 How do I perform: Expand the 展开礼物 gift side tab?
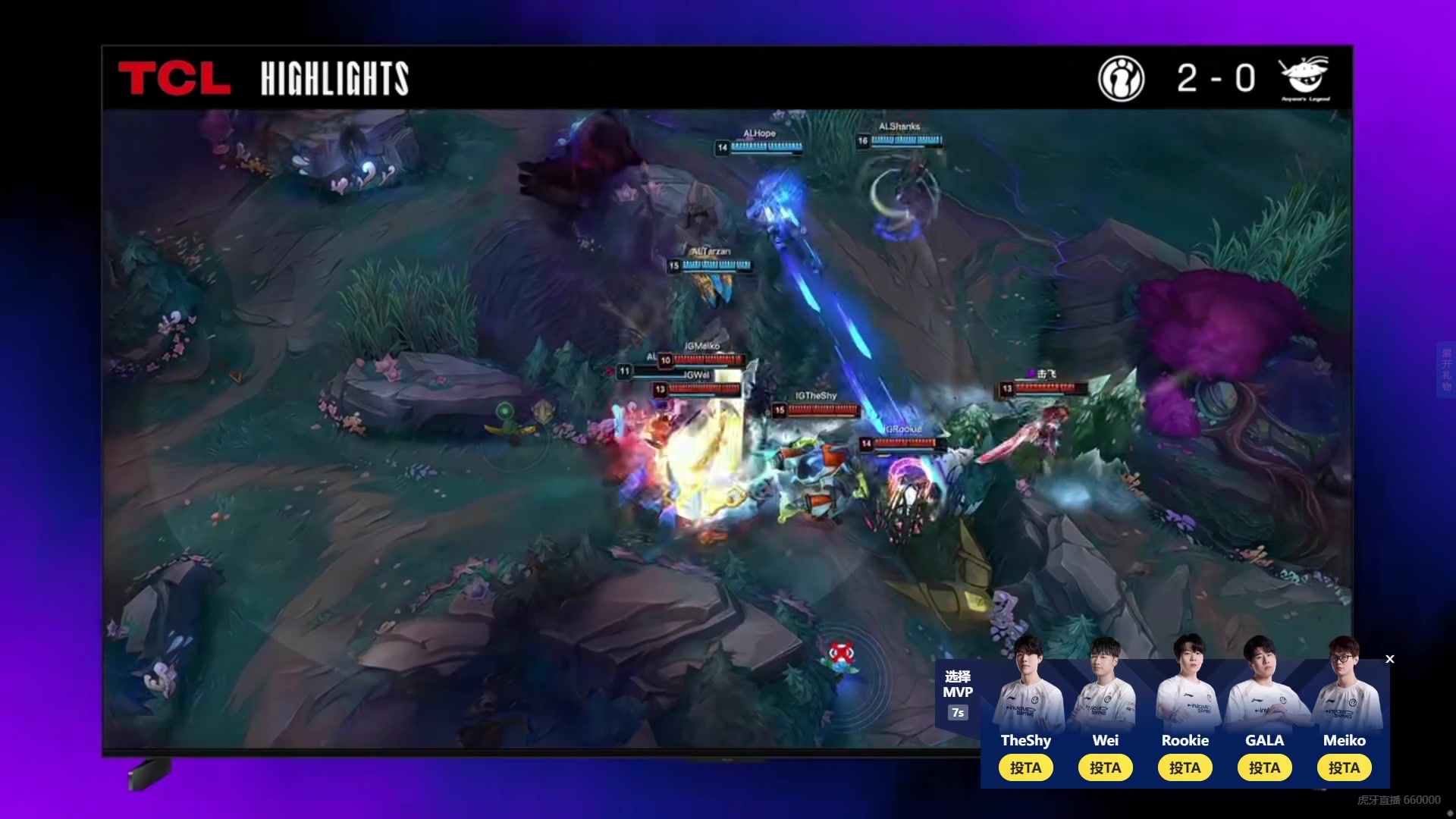1446,369
